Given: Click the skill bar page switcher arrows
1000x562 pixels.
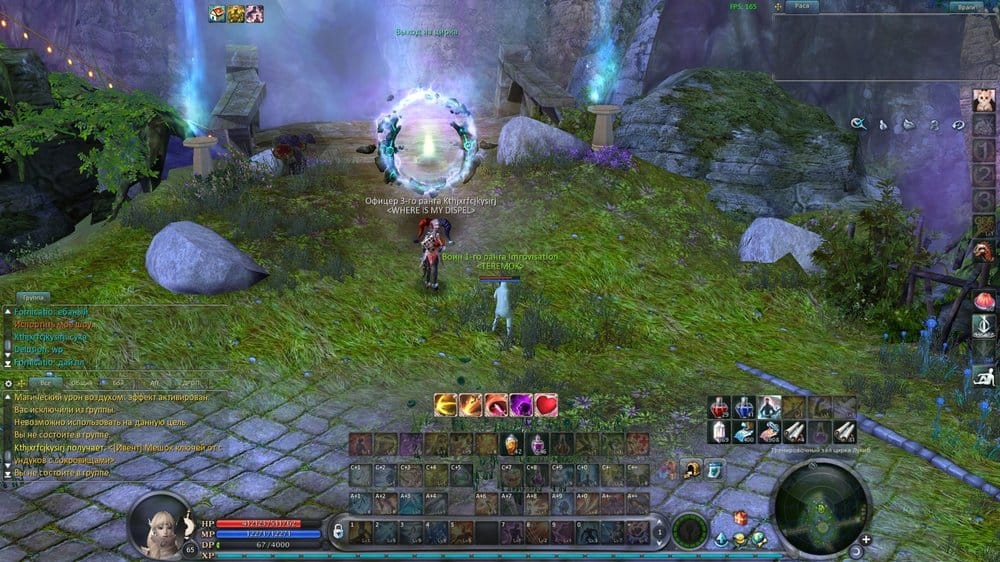Looking at the screenshot, I should (659, 532).
